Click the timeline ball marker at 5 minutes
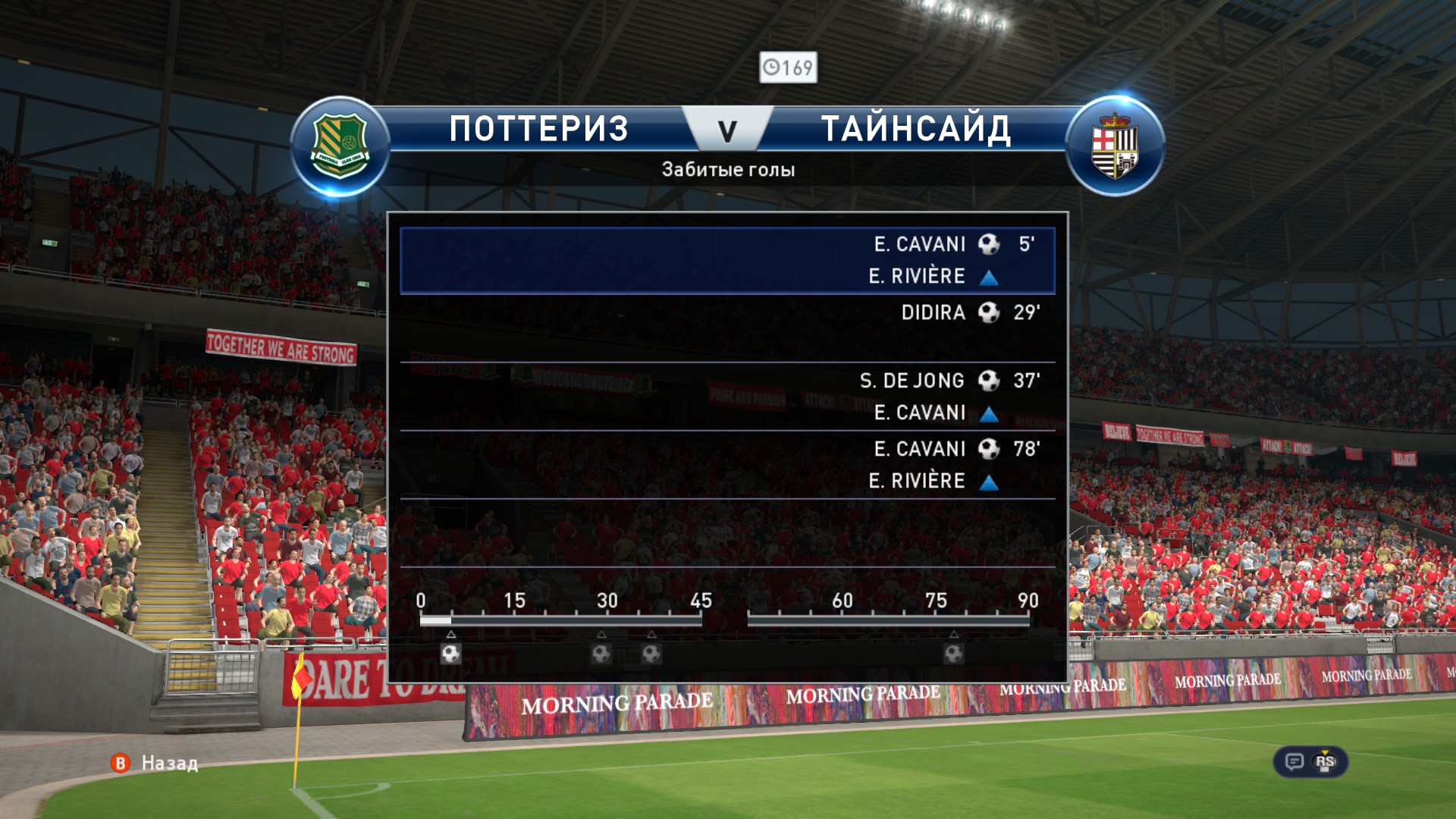Image resolution: width=1456 pixels, height=819 pixels. 451,653
